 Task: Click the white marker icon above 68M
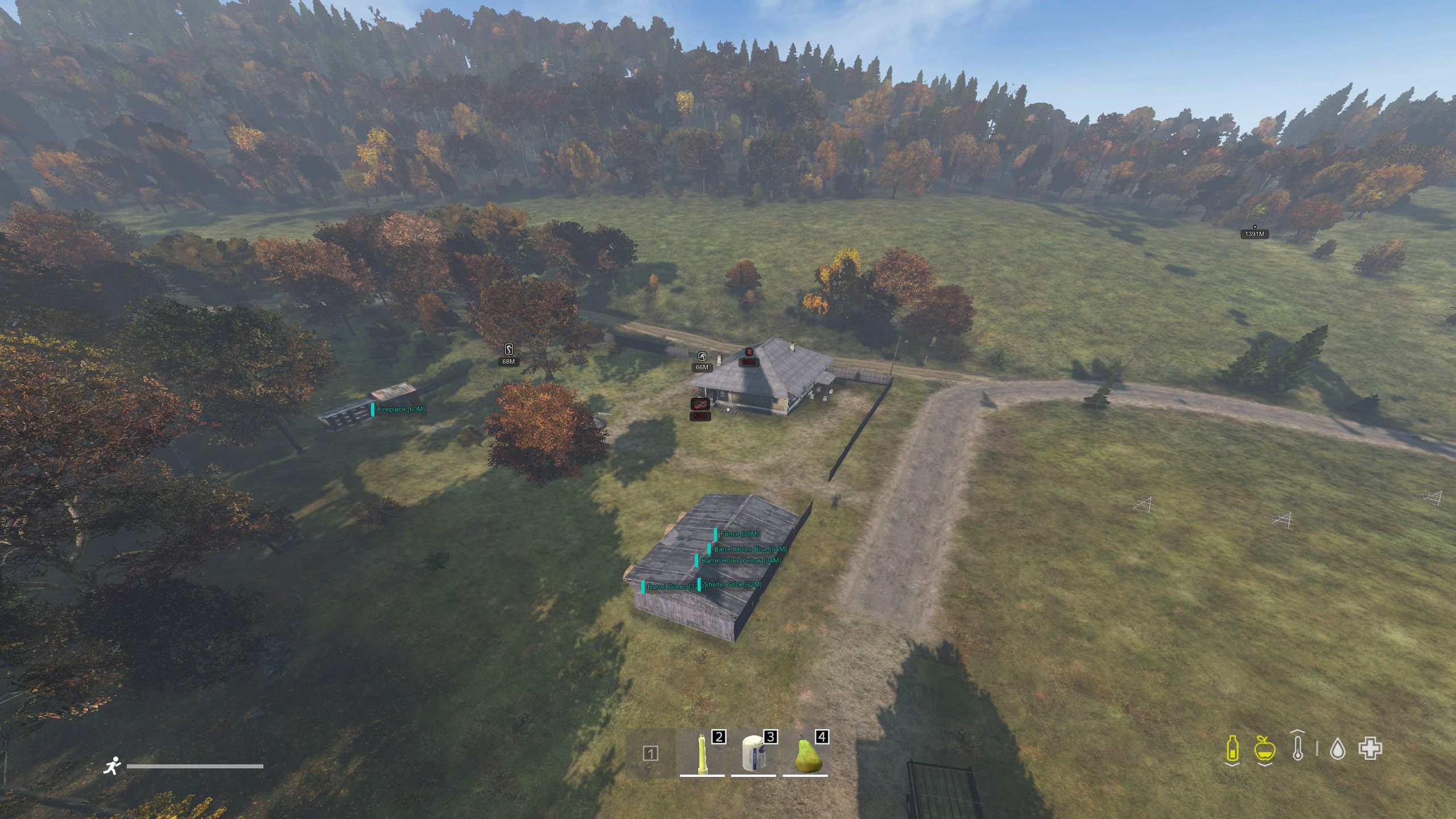509,349
